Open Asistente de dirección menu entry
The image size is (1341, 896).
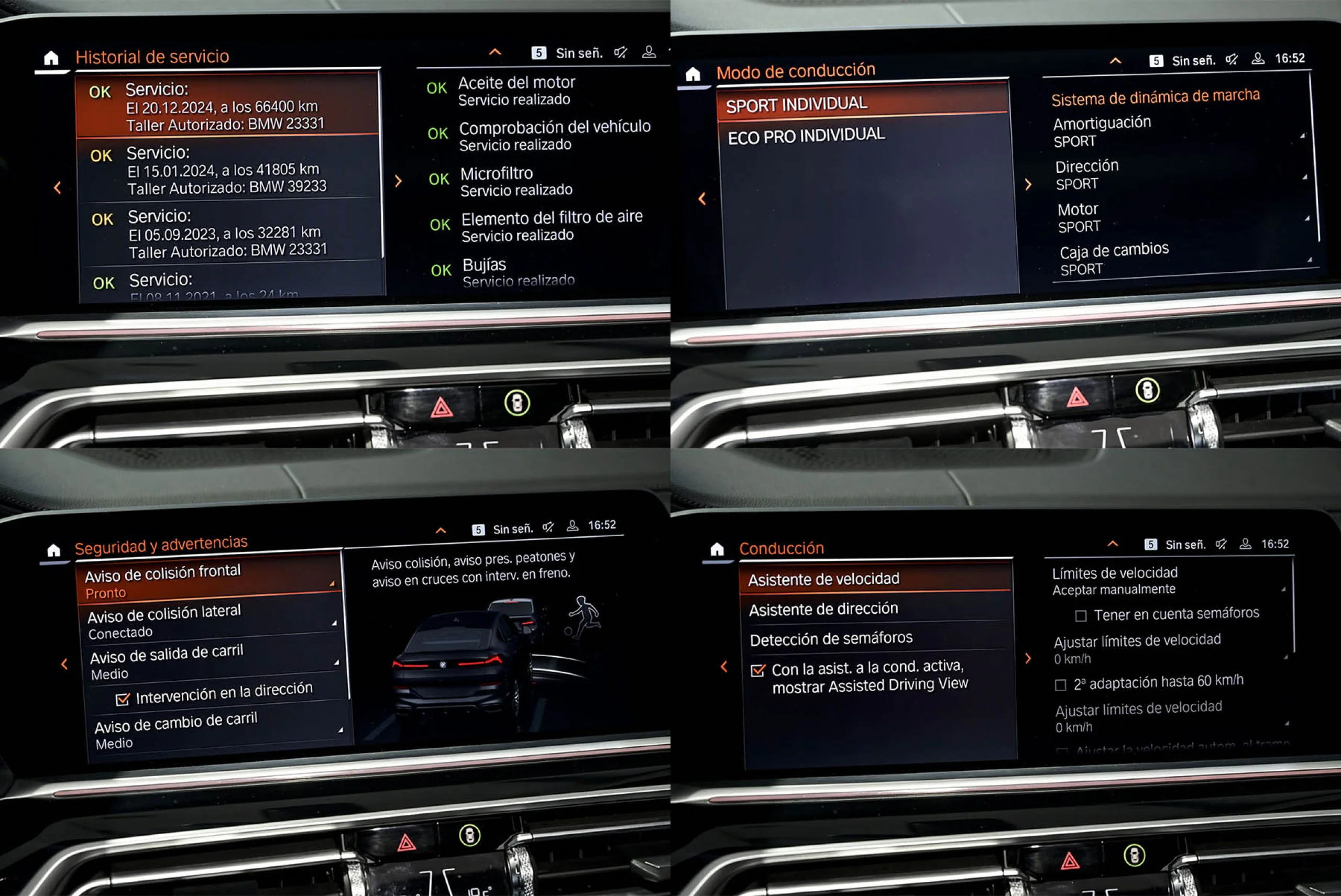(825, 609)
